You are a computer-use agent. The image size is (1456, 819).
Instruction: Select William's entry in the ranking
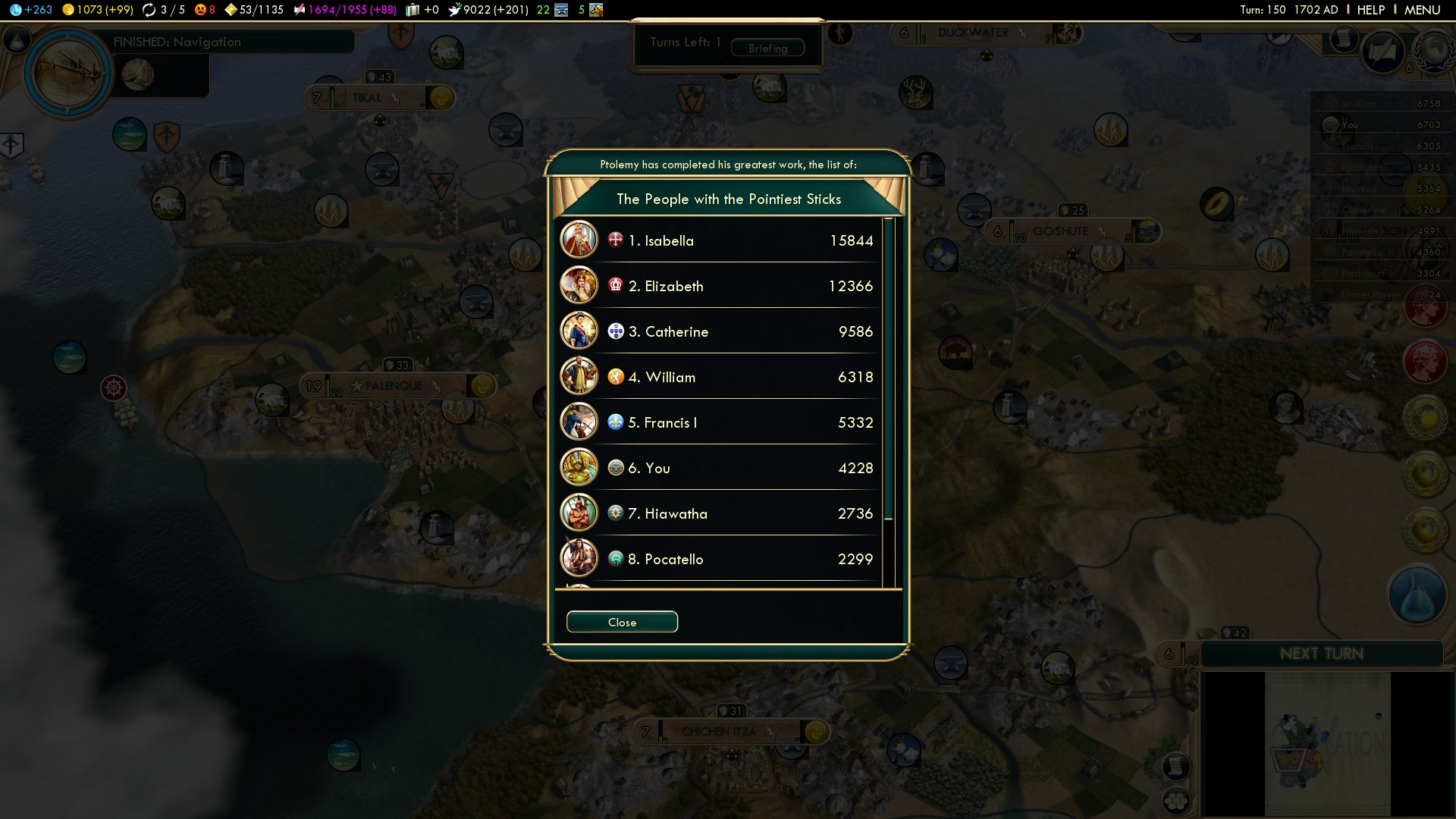(719, 377)
